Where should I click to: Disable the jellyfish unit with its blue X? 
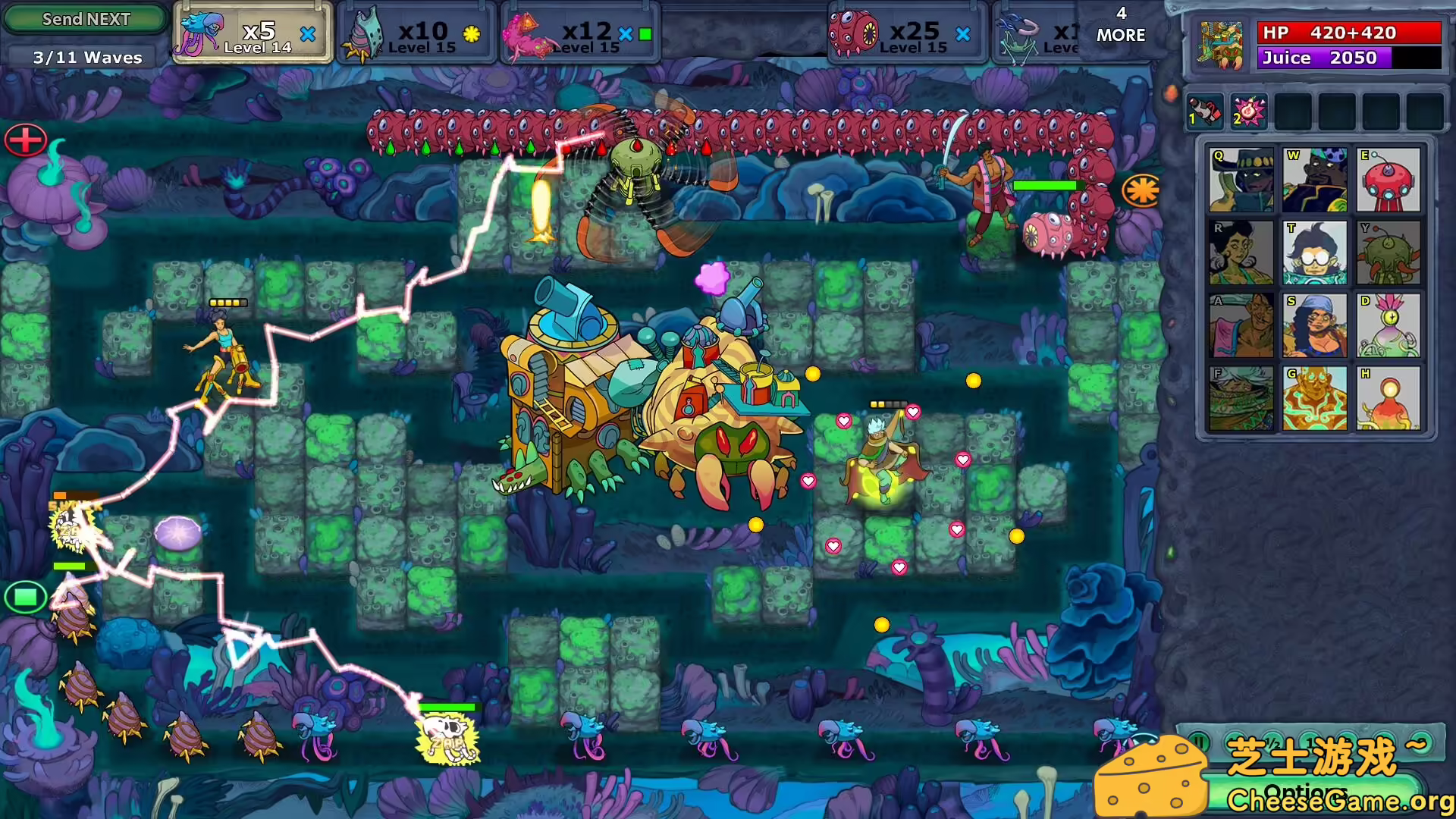(x=307, y=33)
